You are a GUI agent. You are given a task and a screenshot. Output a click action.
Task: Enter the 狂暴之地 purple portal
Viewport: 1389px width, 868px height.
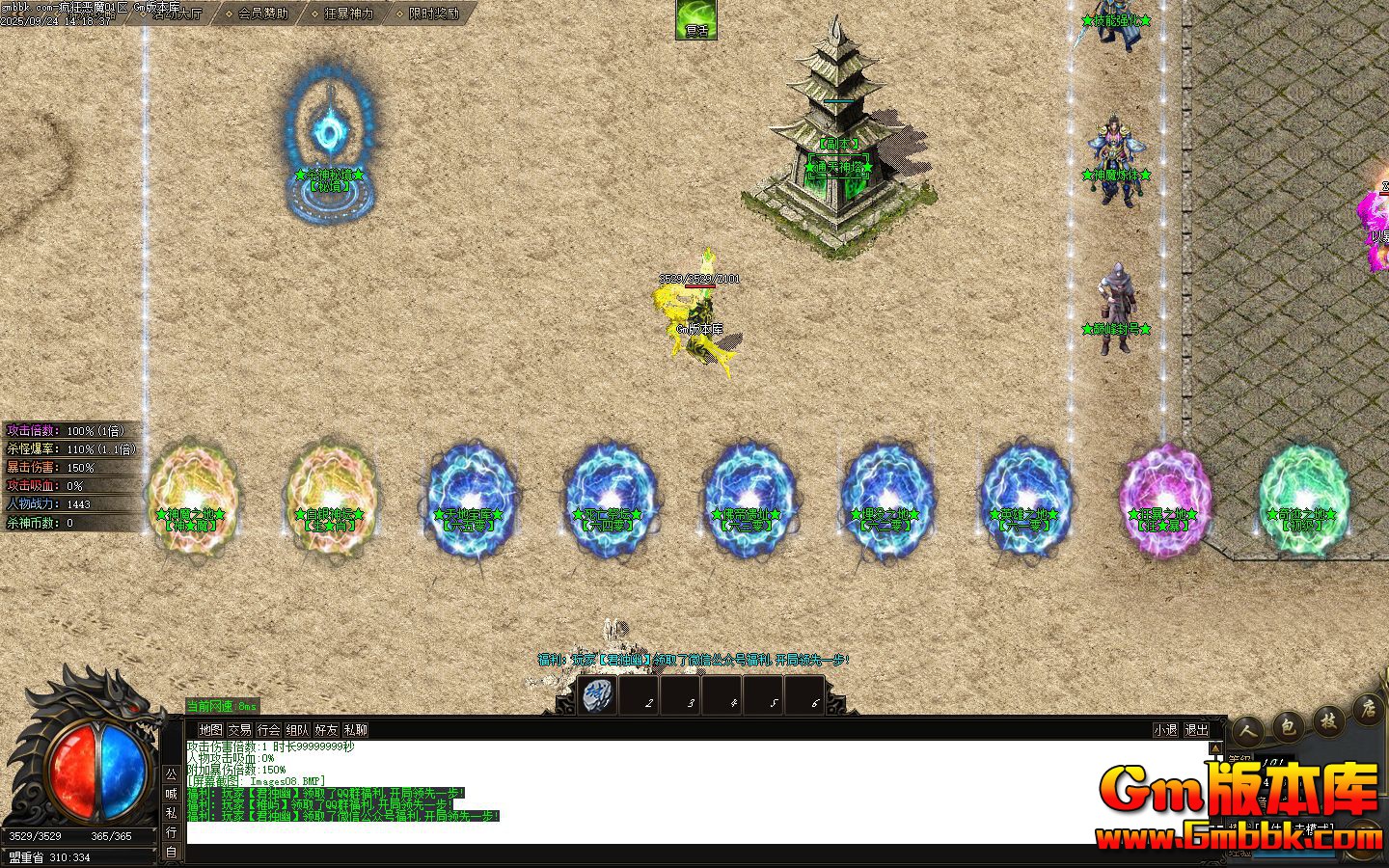1165,497
